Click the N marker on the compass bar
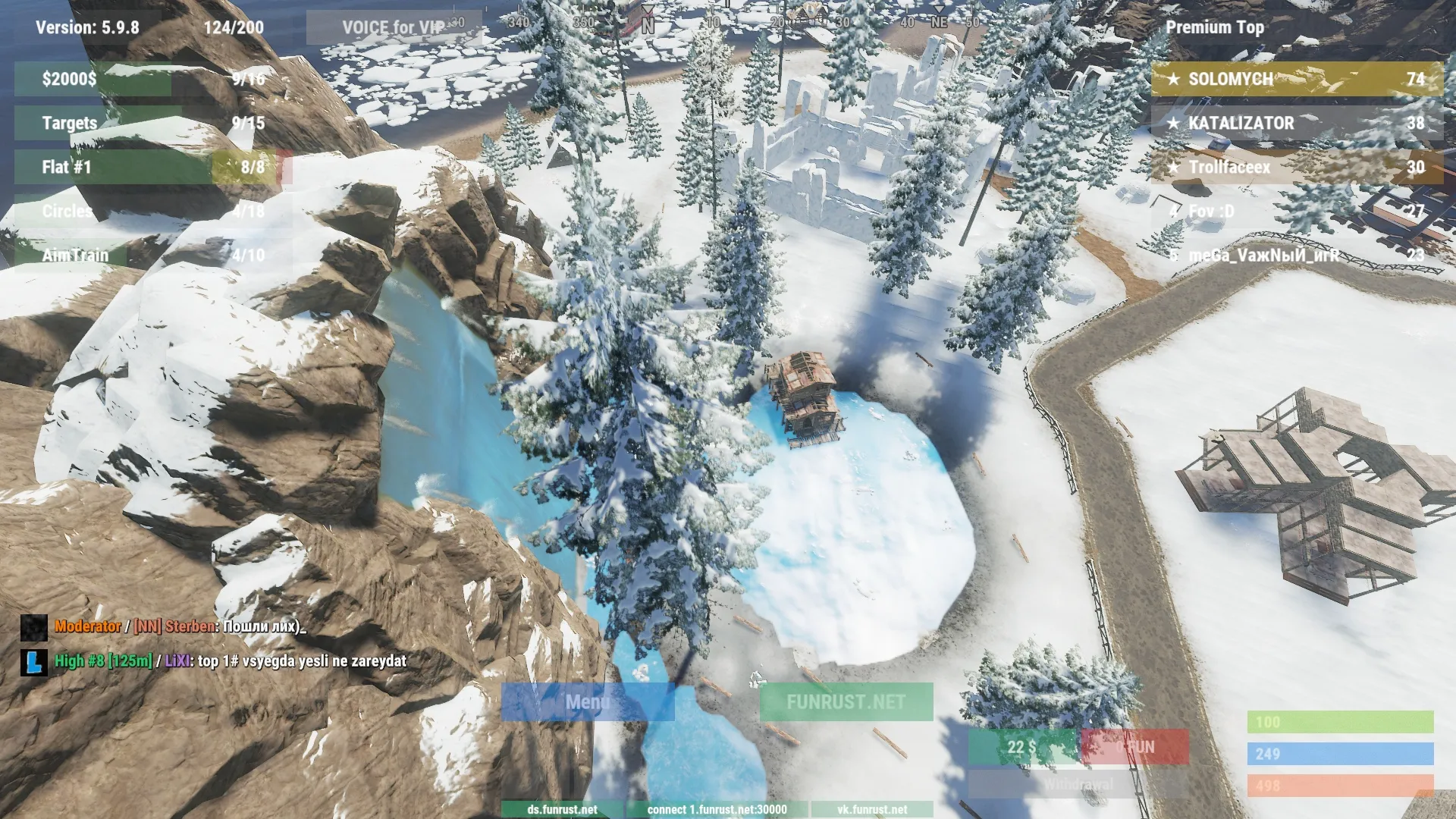This screenshot has height=819, width=1456. pos(647,23)
